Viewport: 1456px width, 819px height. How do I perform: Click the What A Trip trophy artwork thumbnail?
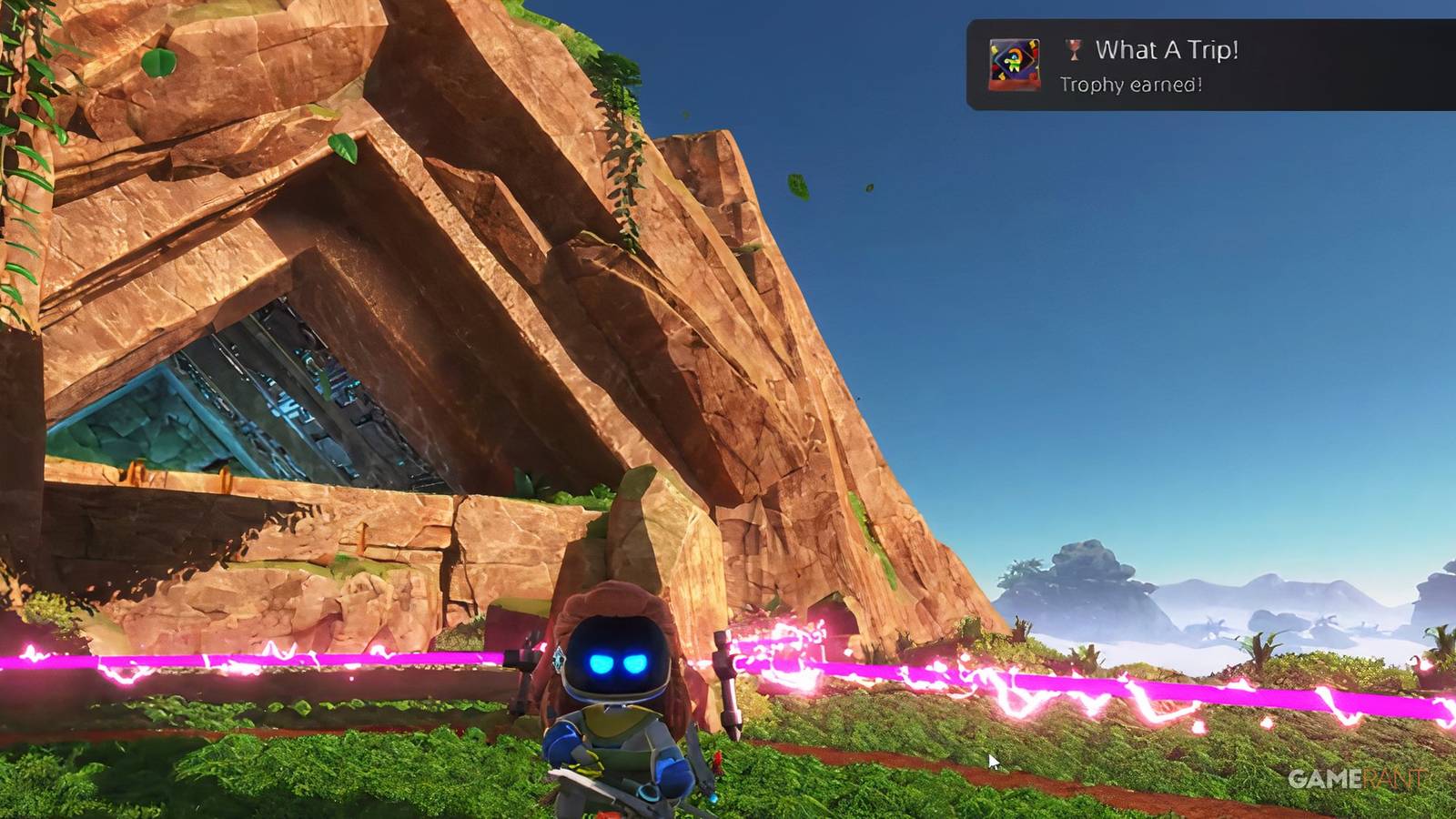(1012, 66)
